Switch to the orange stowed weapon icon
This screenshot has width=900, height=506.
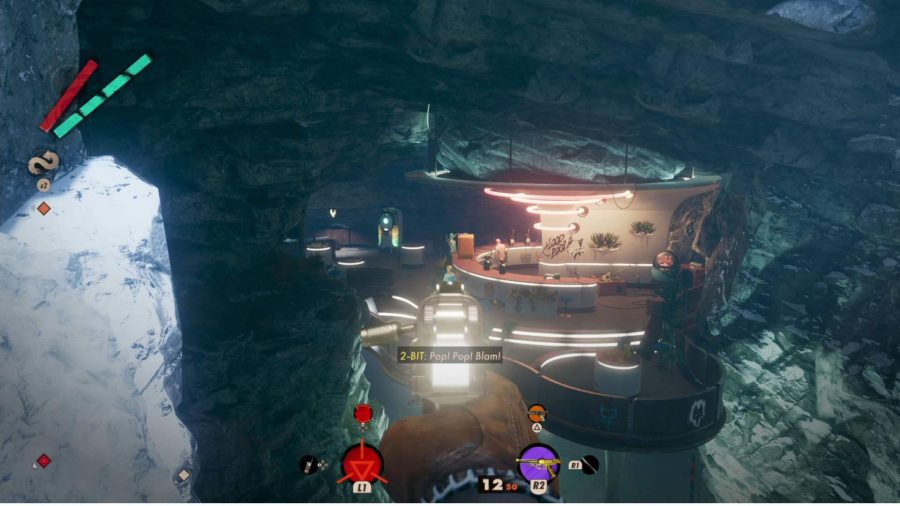click(537, 411)
